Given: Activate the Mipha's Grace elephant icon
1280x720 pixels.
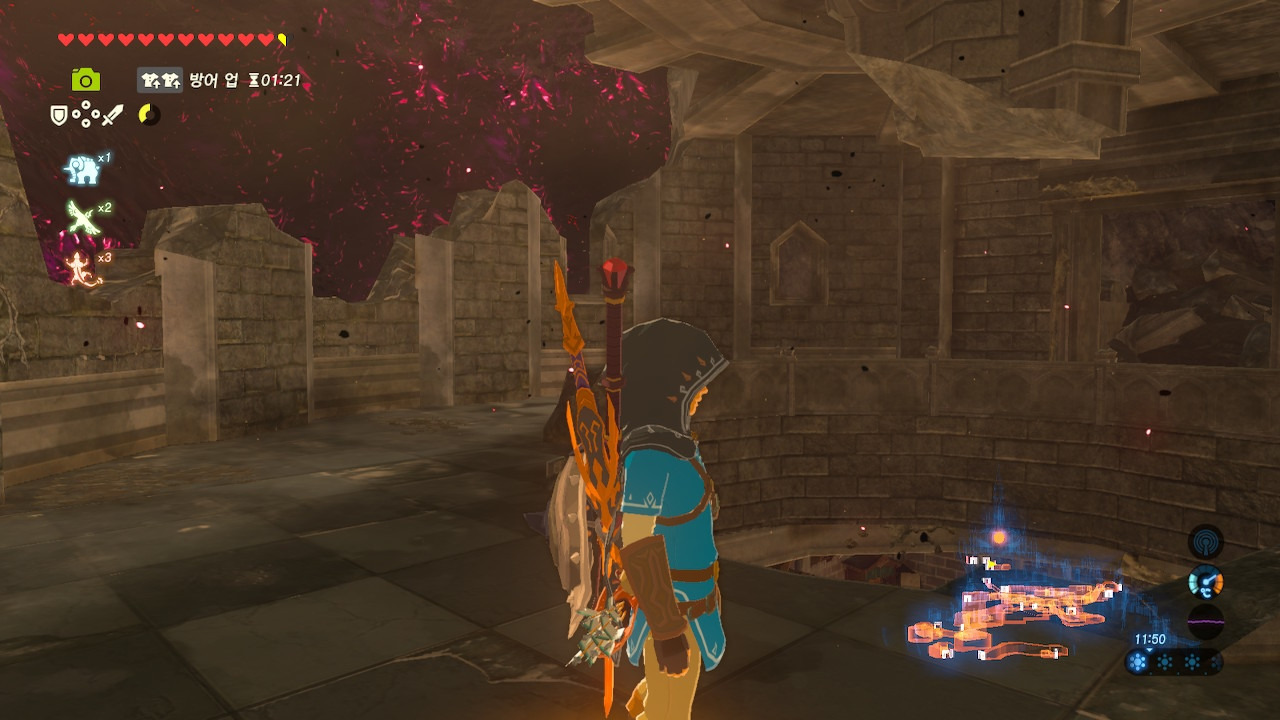Looking at the screenshot, I should [82, 170].
